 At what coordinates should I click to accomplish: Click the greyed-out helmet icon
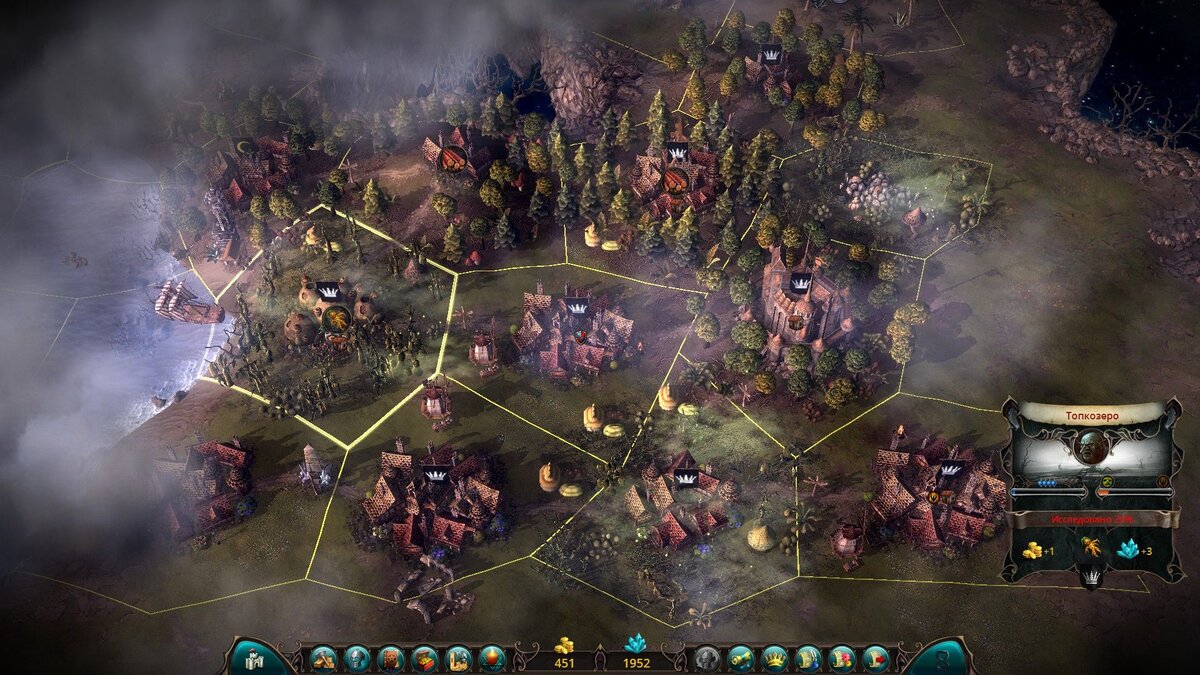click(707, 658)
